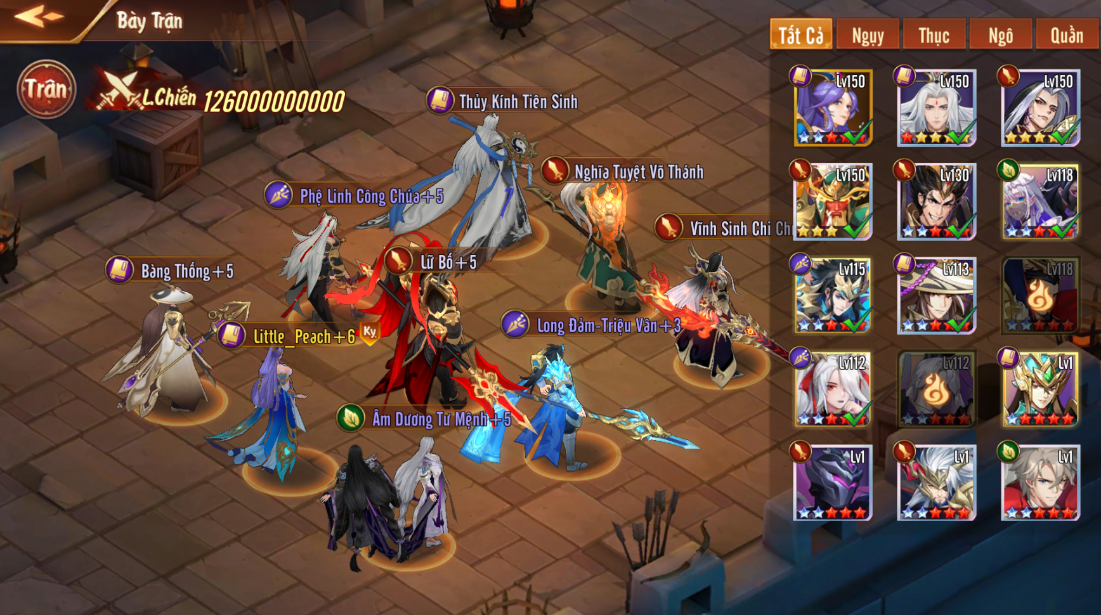Choose the Lv130 spiky black-haired hero
The width and height of the screenshot is (1101, 615).
pos(937,202)
